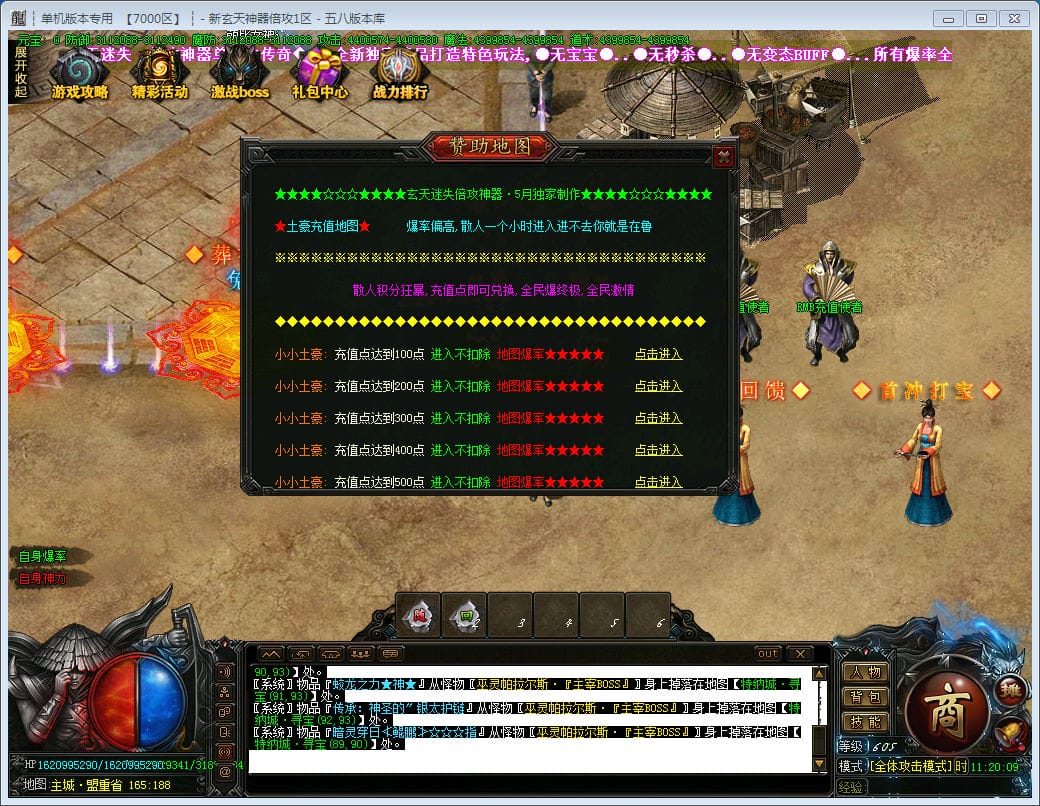Open the 精彩活动 events icon
The image size is (1040, 806).
pyautogui.click(x=159, y=73)
